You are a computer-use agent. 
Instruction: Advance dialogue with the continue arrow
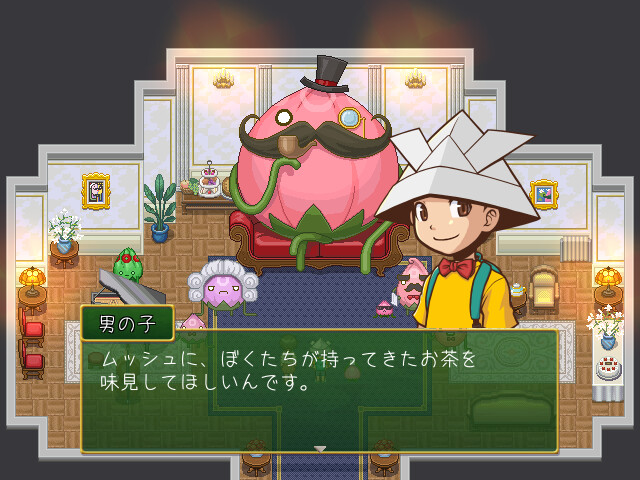(320, 449)
